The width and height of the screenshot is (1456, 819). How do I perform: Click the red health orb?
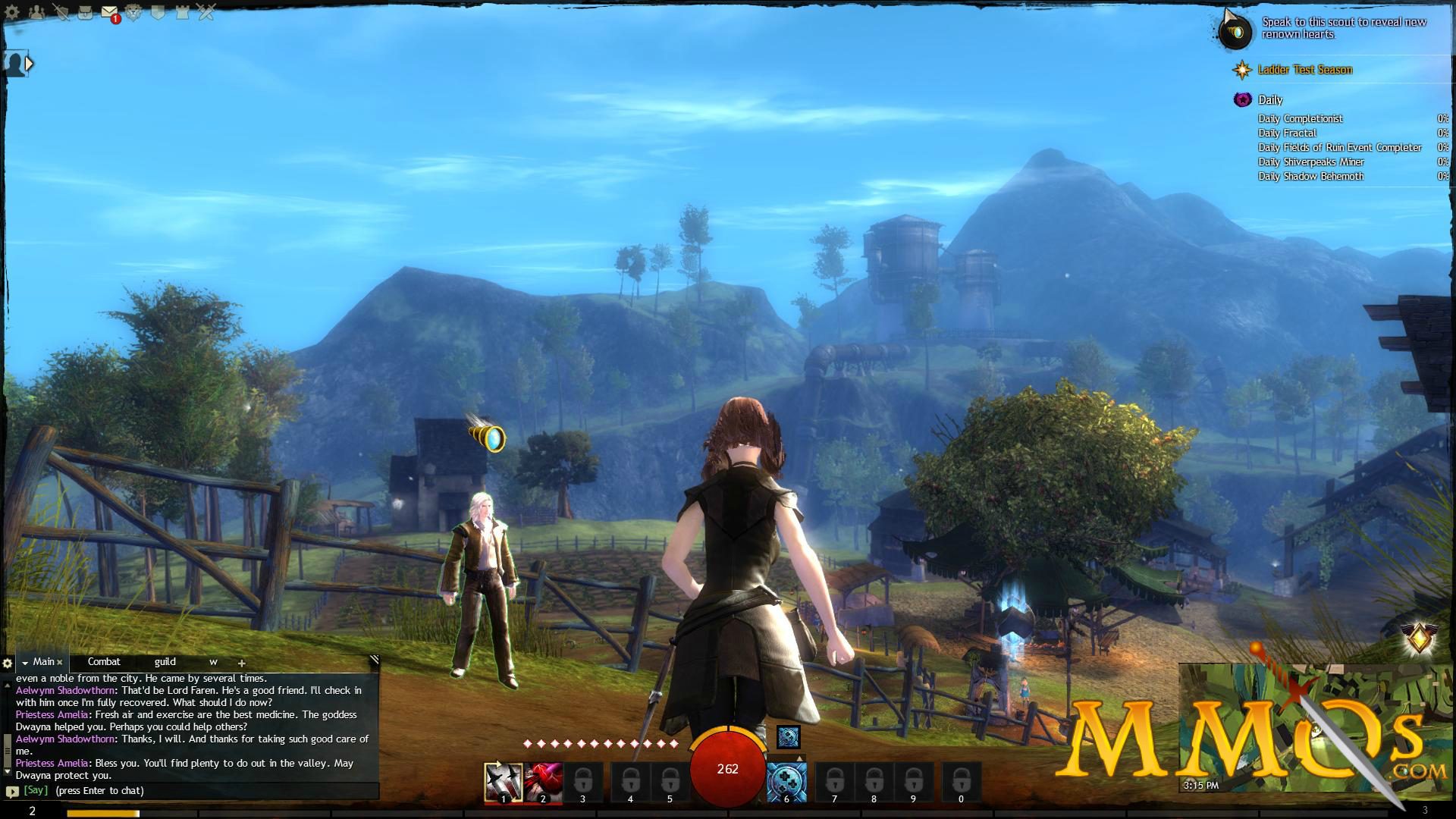(x=726, y=769)
